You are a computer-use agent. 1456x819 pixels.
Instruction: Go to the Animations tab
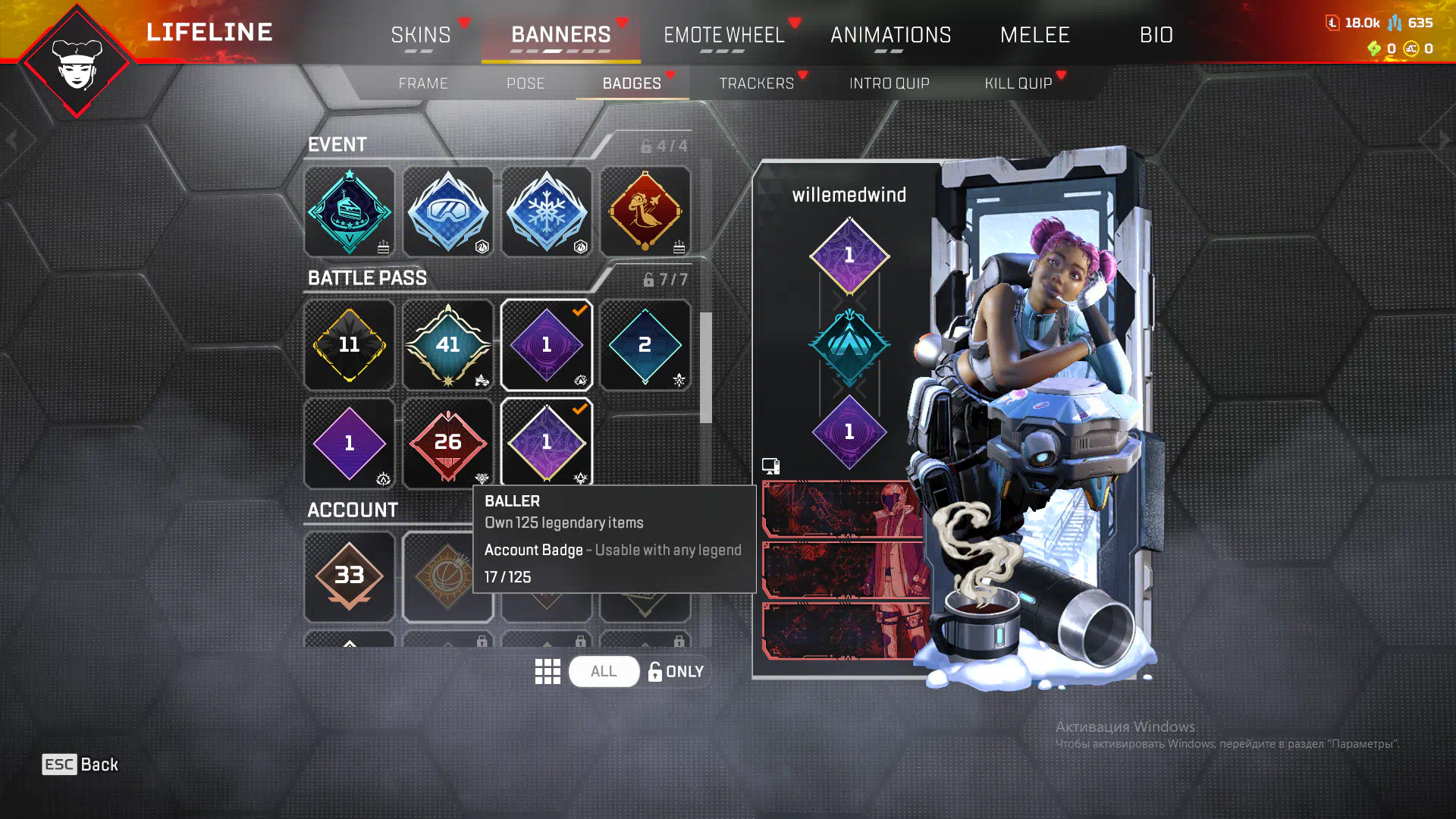tap(890, 35)
